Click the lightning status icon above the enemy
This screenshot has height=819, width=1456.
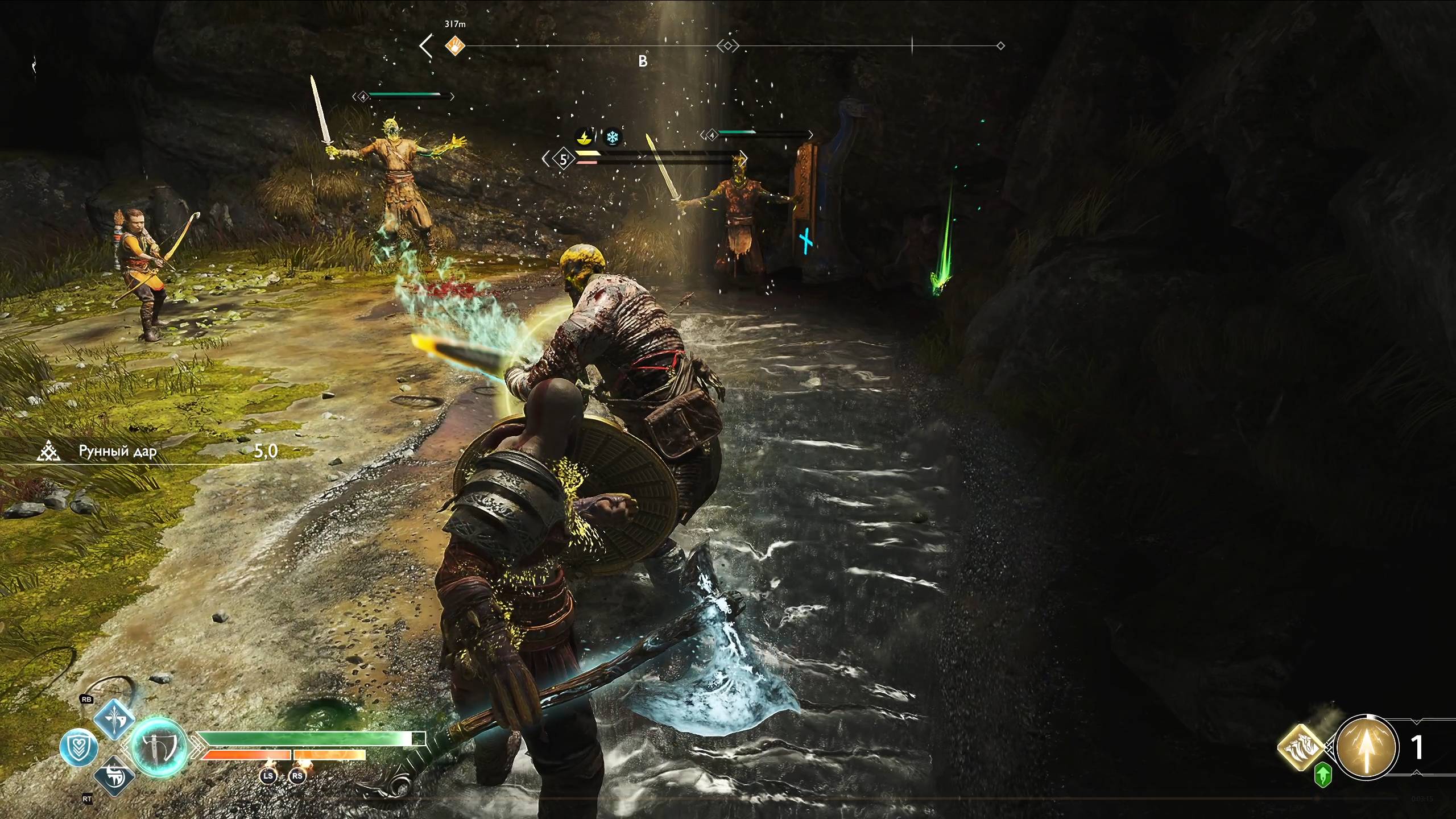click(582, 137)
